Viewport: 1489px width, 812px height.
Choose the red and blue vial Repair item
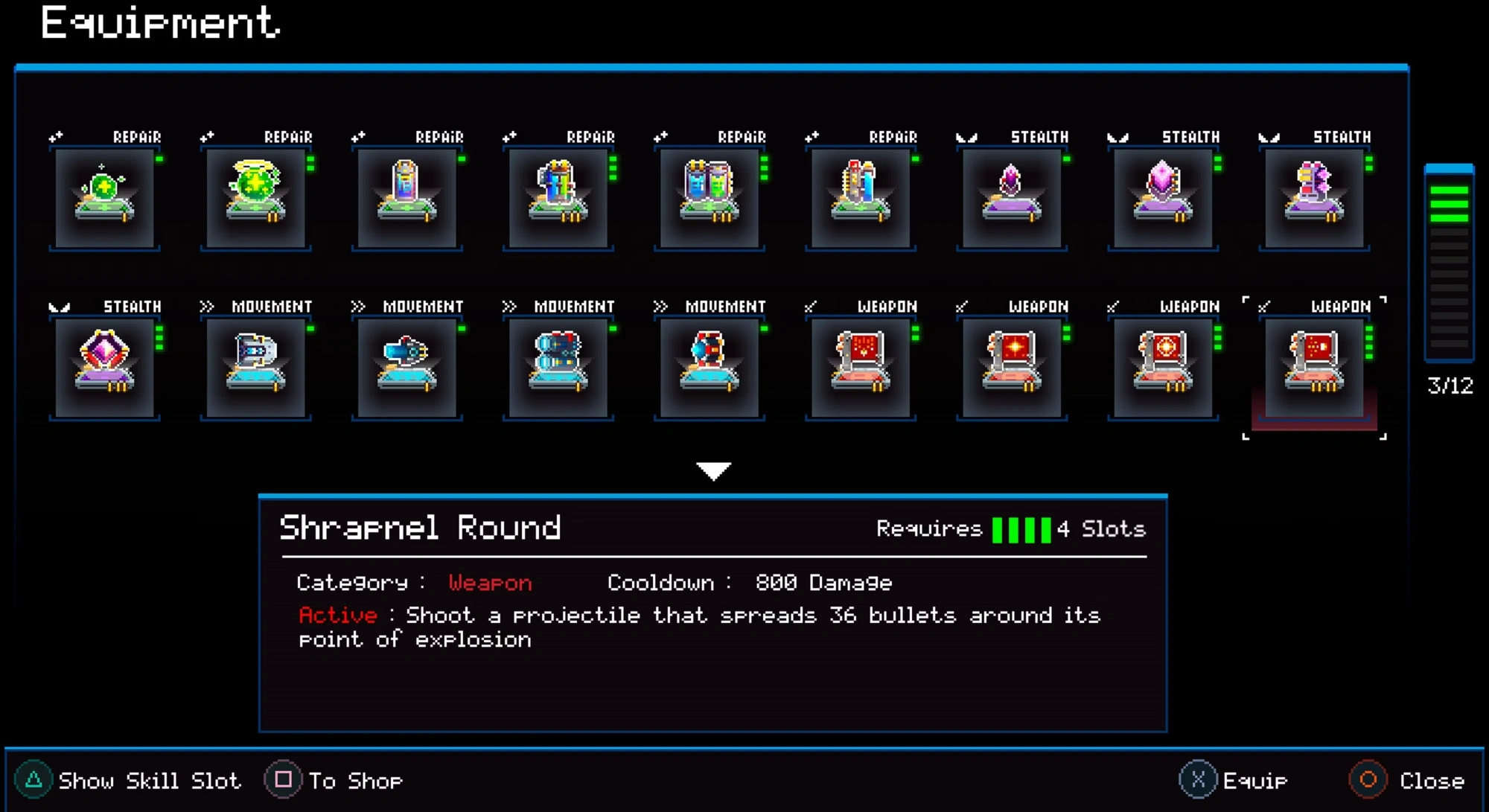pos(860,198)
